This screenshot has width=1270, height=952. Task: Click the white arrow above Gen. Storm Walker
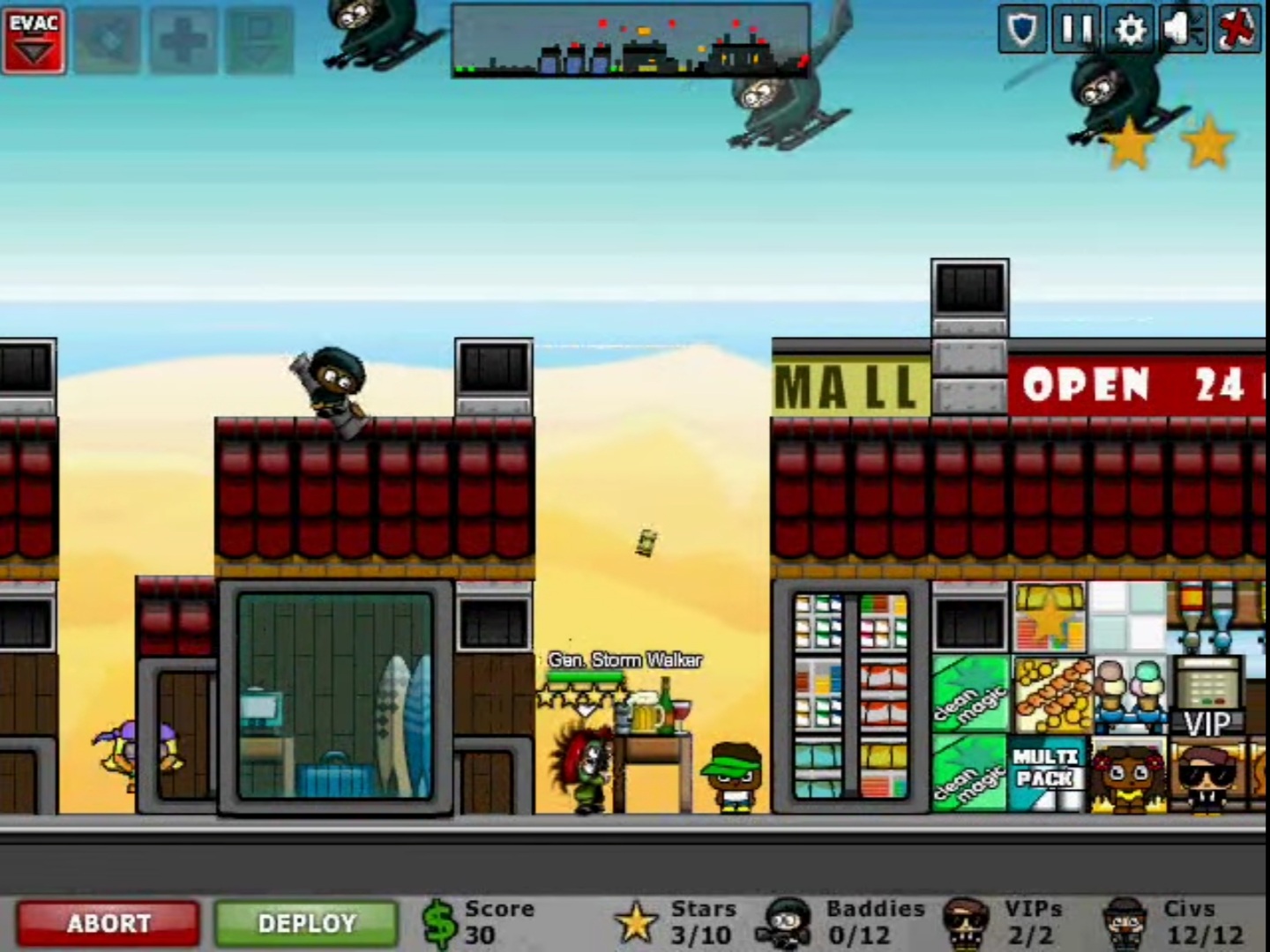[x=585, y=710]
